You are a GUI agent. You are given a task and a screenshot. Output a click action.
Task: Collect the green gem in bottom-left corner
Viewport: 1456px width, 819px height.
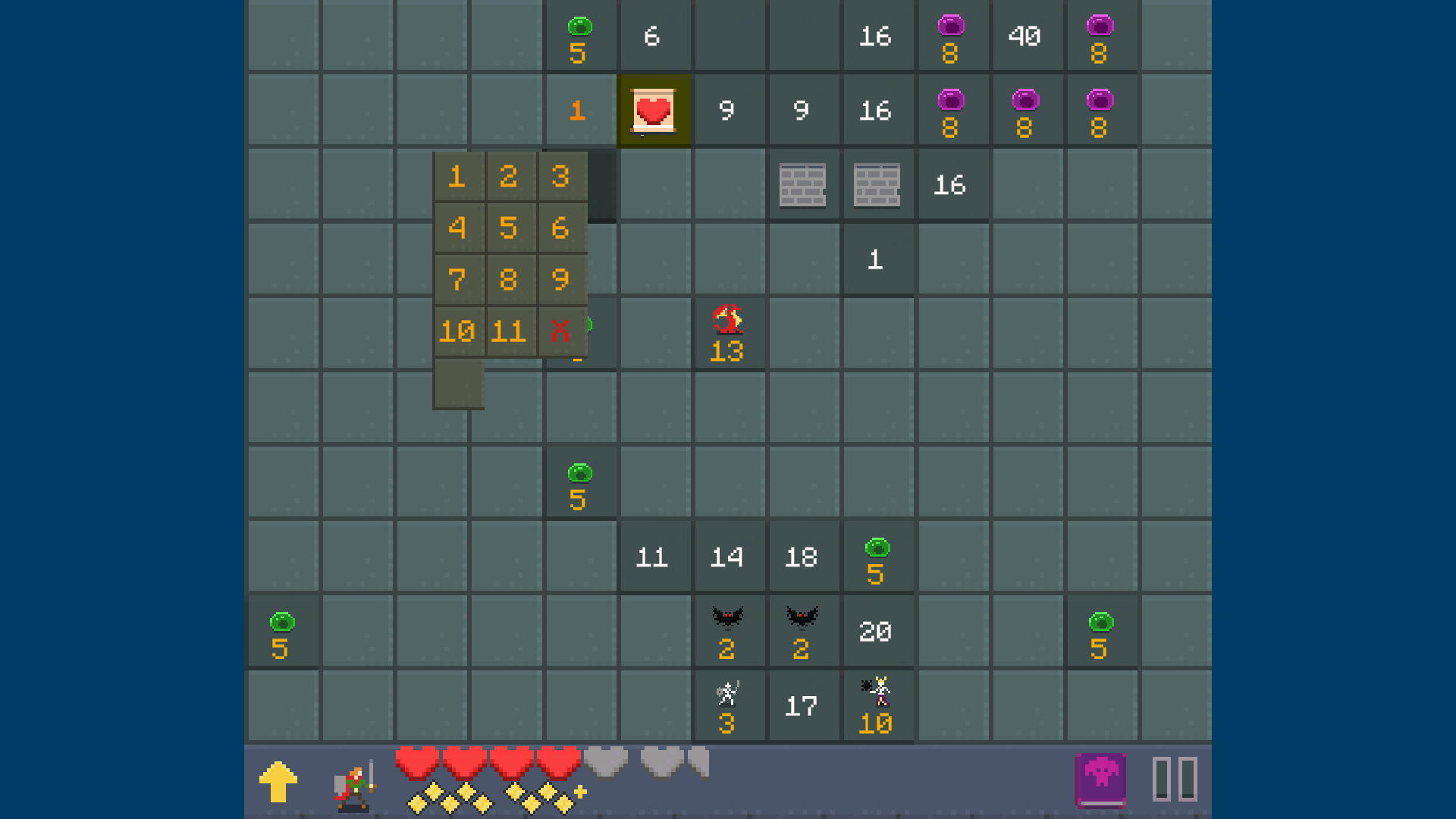[281, 630]
